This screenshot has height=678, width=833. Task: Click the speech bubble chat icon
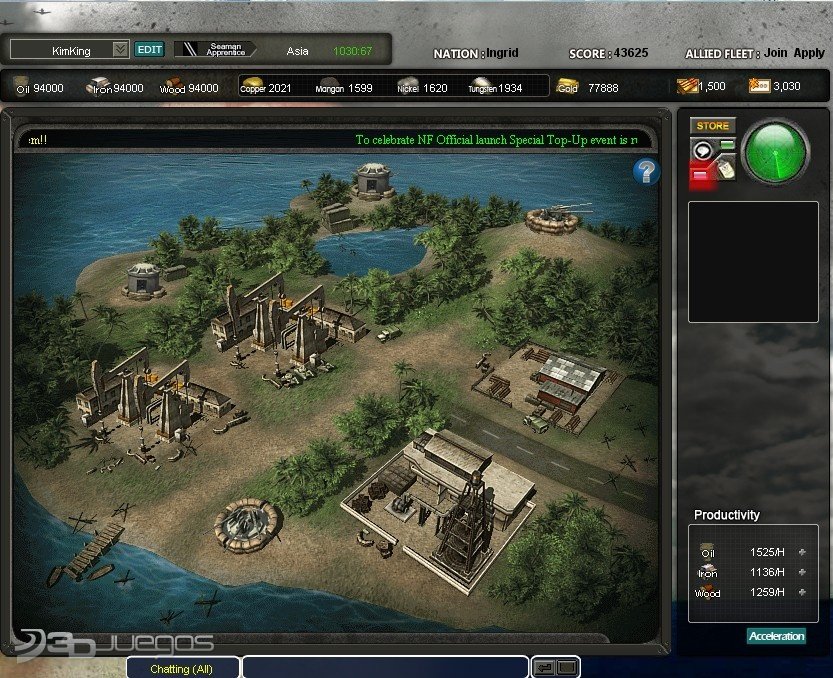coord(702,150)
